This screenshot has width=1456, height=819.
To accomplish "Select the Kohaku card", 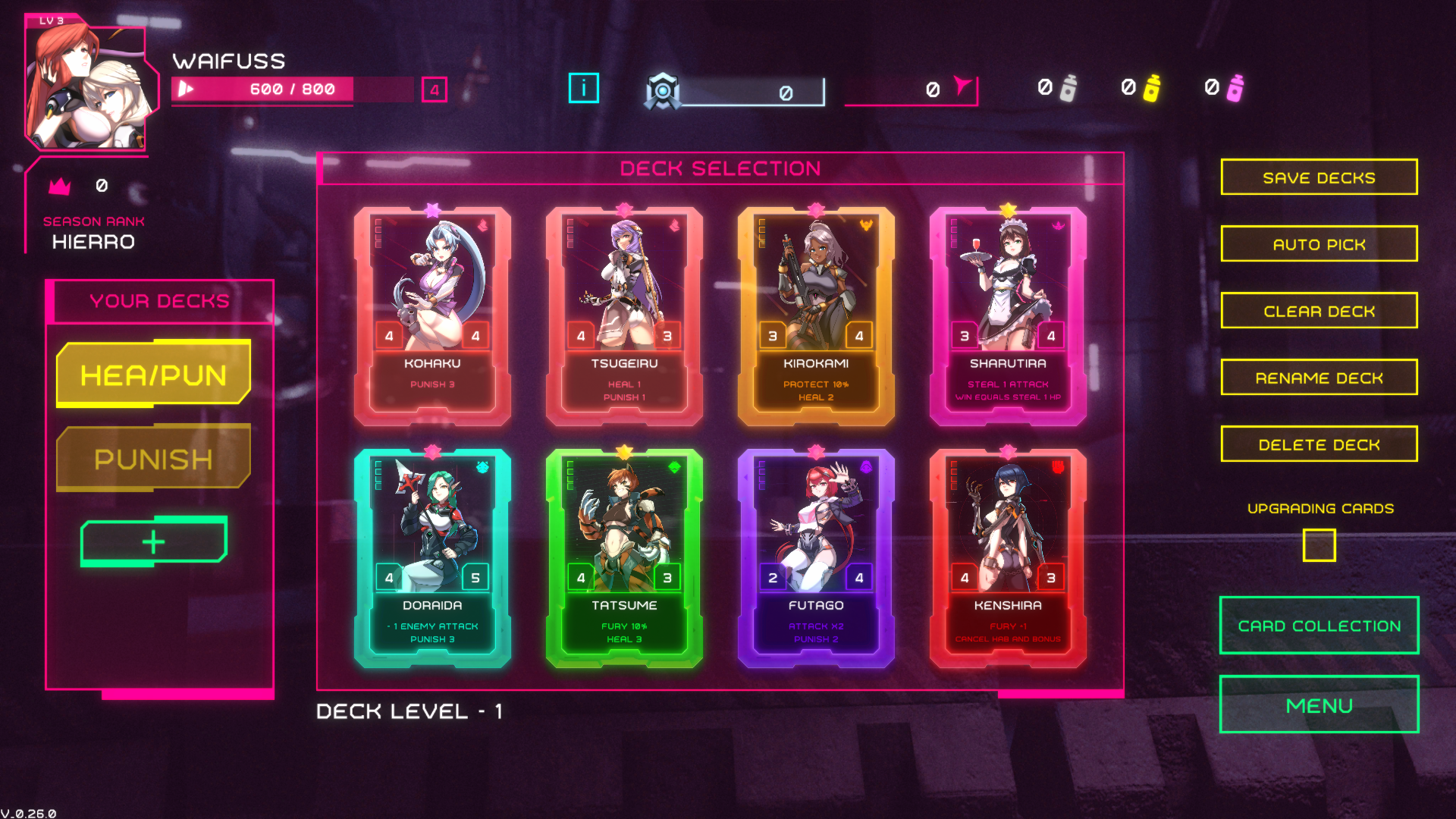I will (432, 315).
